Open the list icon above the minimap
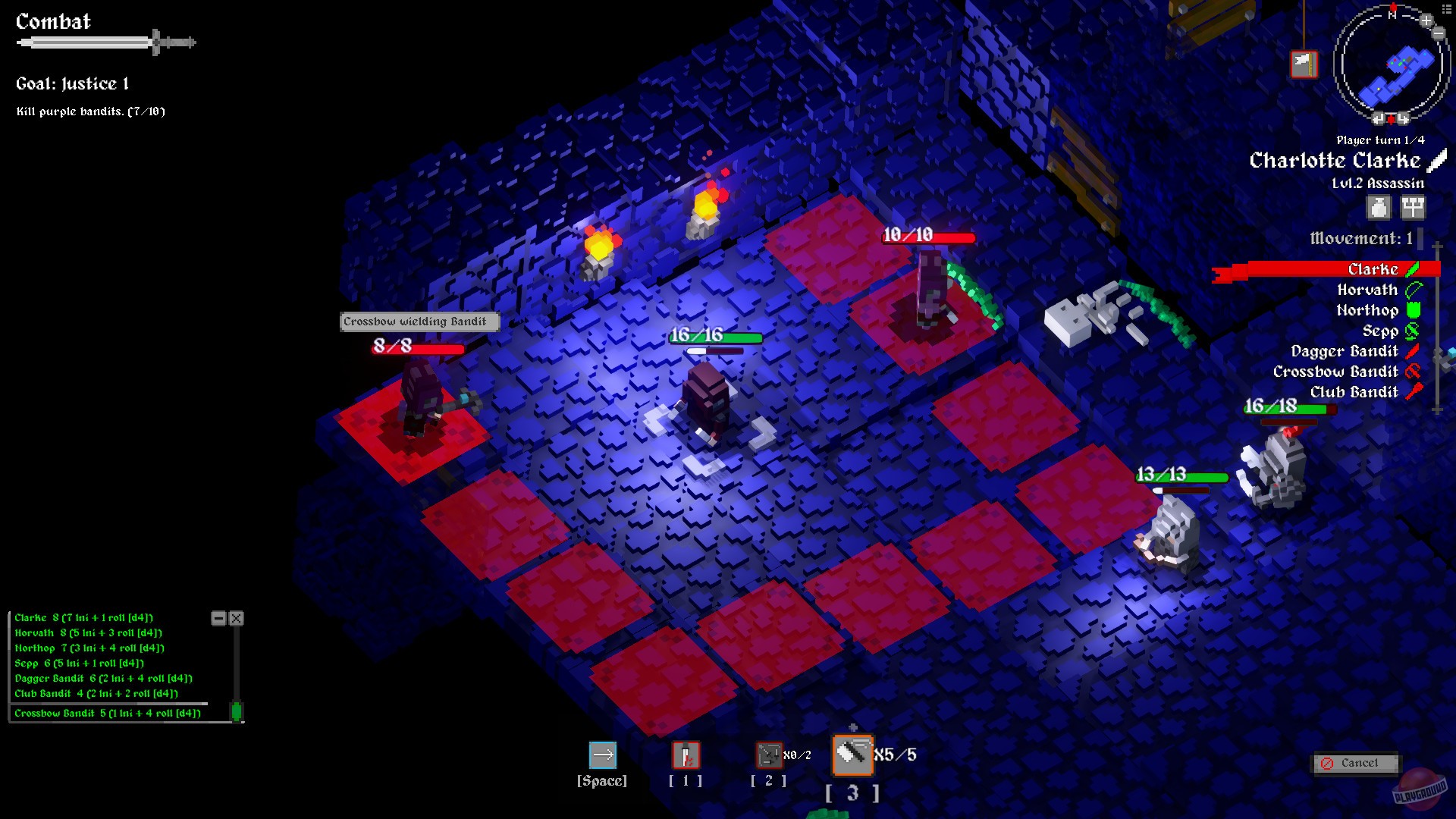This screenshot has width=1456, height=819. pyautogui.click(x=1445, y=9)
